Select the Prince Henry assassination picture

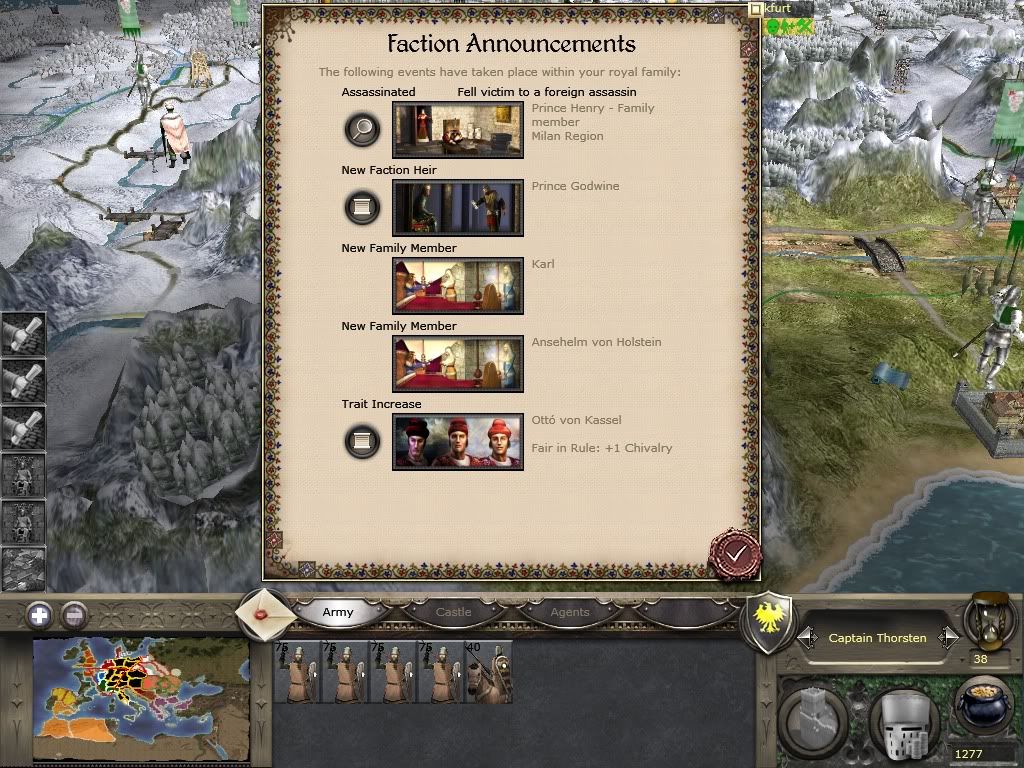tap(458, 130)
